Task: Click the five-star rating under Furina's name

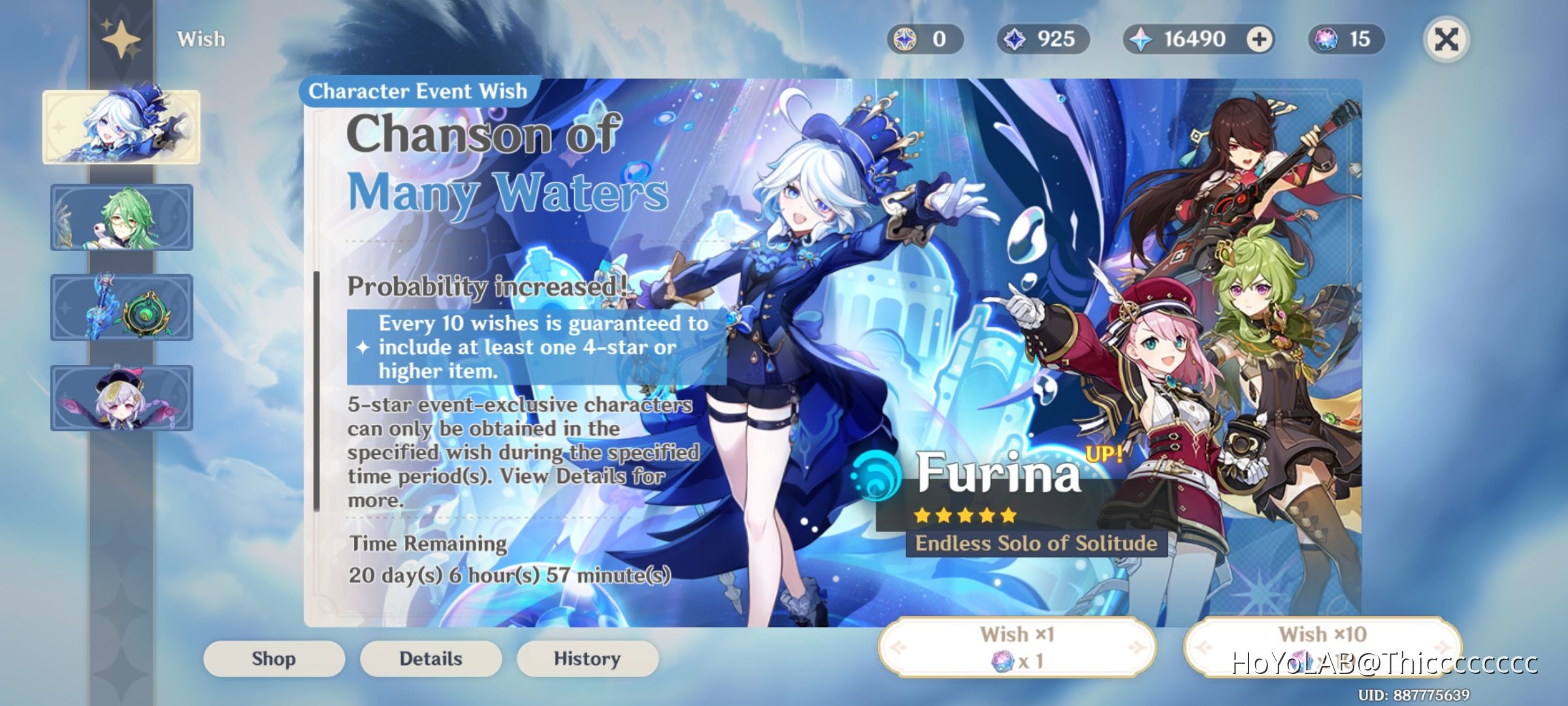Action: tap(965, 516)
